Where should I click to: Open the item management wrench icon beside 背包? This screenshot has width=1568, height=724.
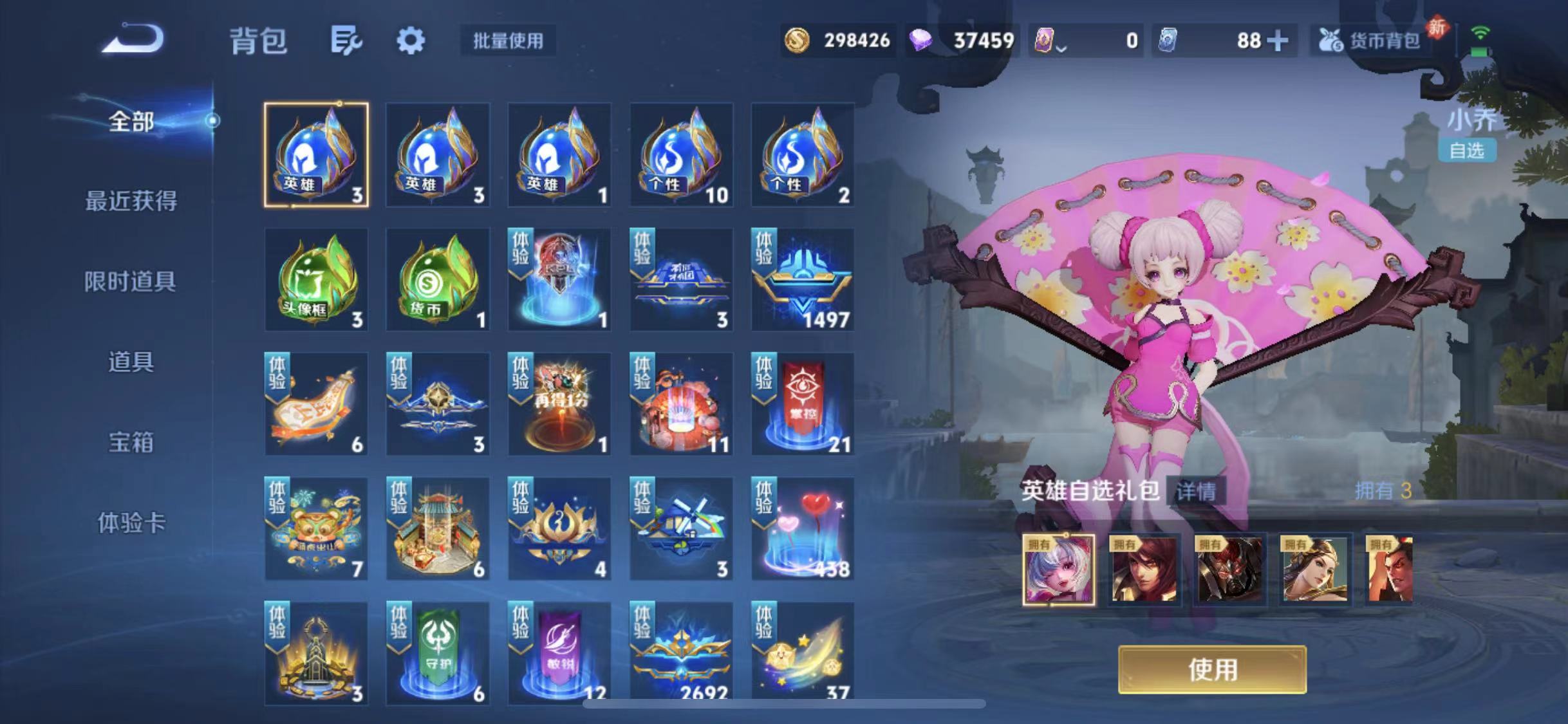346,40
